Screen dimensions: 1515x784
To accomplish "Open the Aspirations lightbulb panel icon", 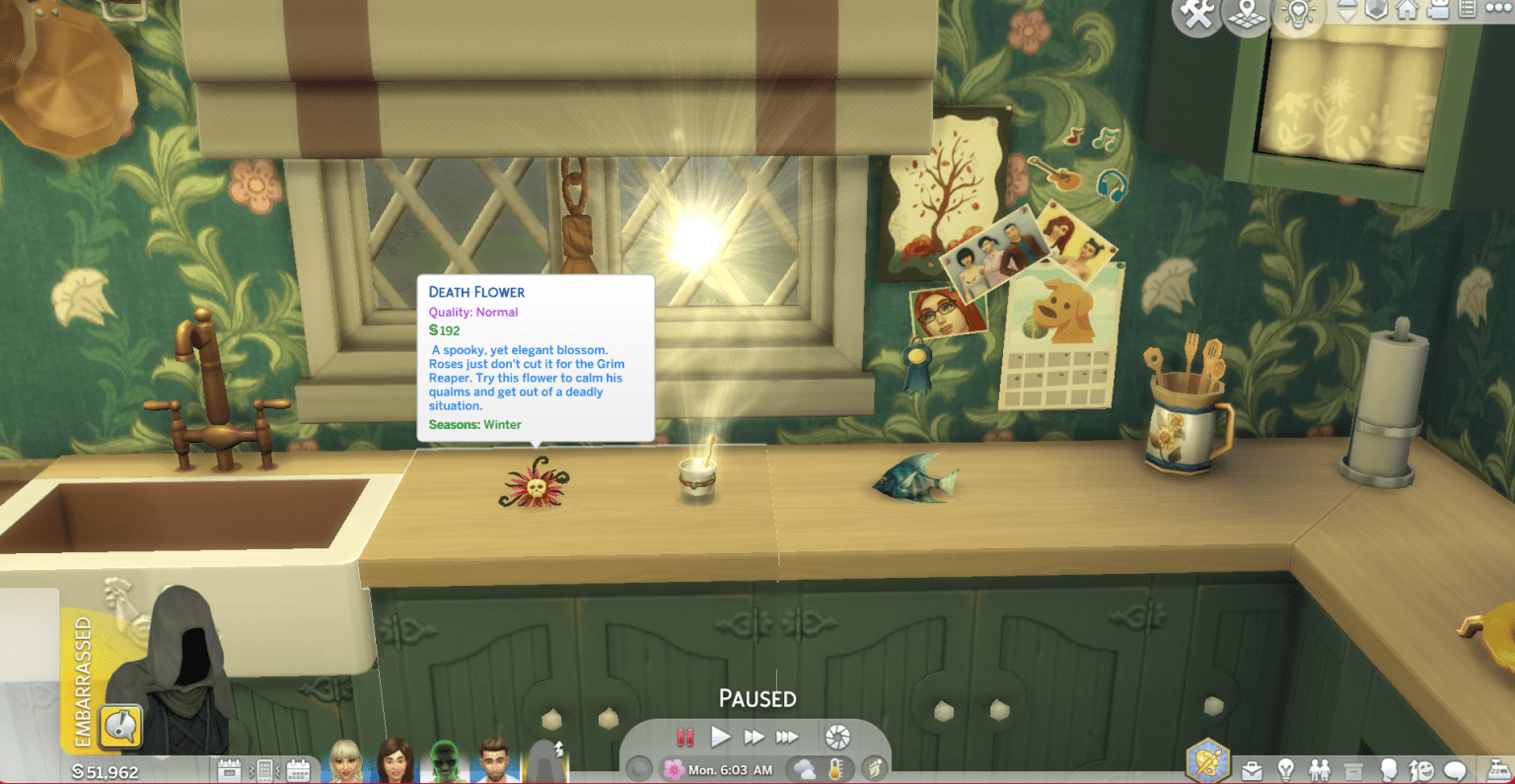I will (1285, 768).
